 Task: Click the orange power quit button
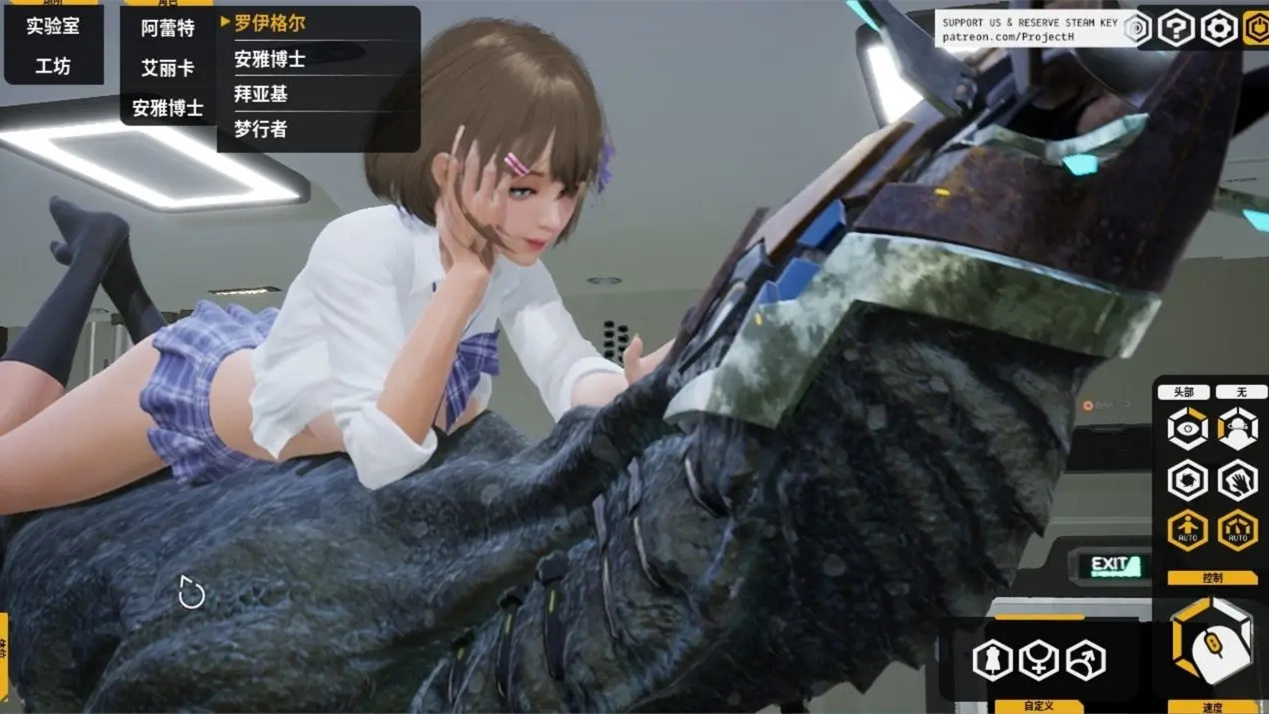[x=1257, y=28]
